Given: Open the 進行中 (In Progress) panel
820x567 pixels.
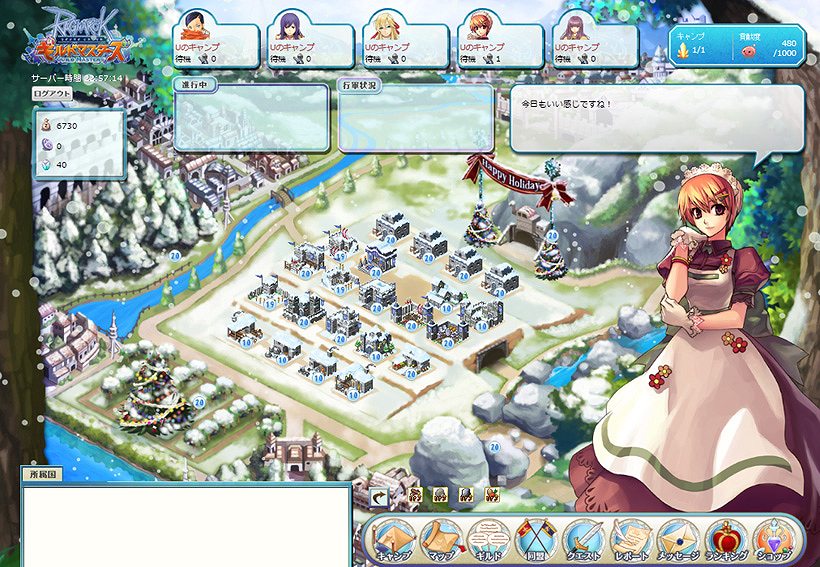Looking at the screenshot, I should [251, 117].
